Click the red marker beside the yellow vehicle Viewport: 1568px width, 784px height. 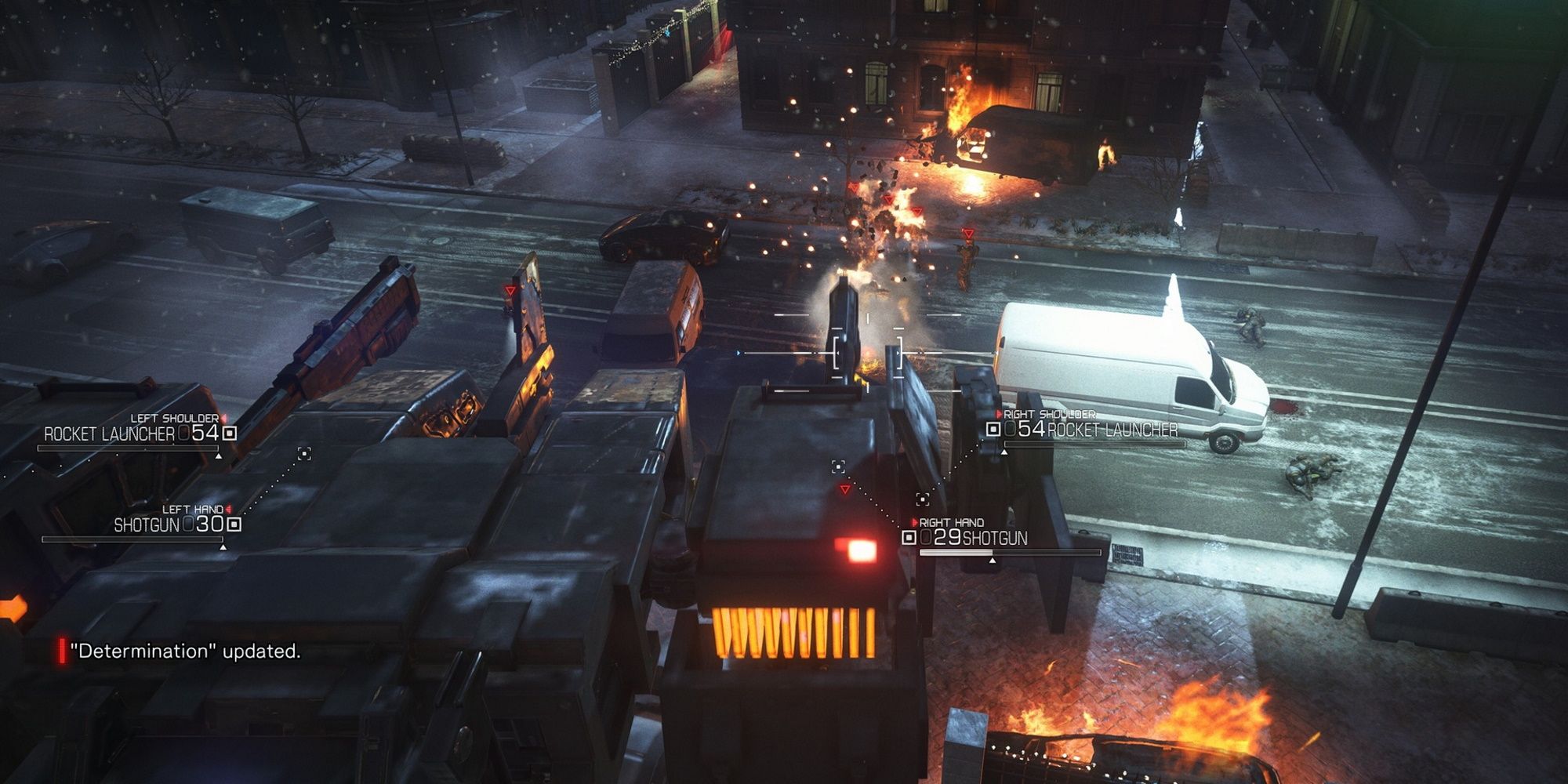(510, 290)
